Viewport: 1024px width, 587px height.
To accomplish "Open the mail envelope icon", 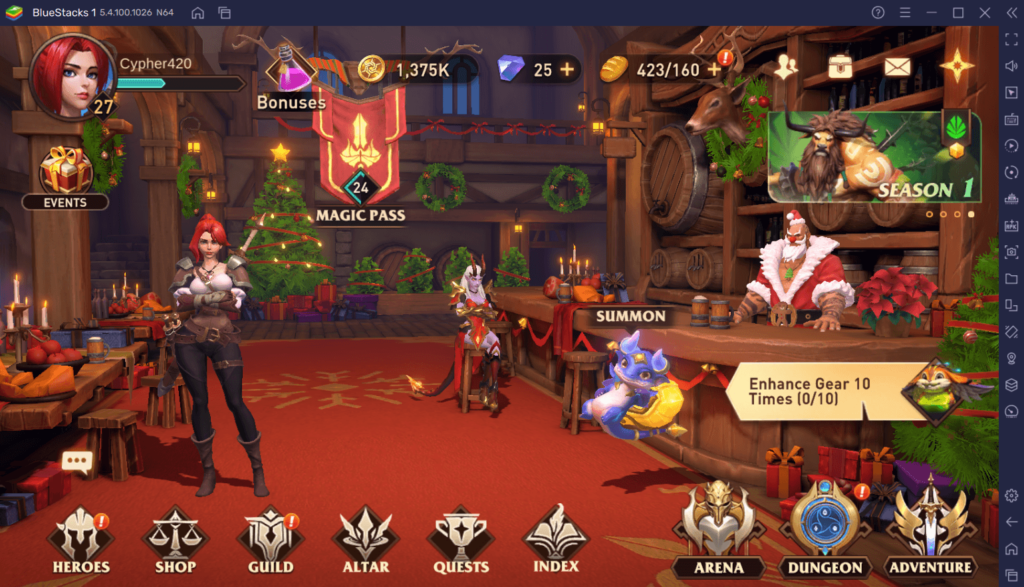I will pyautogui.click(x=897, y=68).
